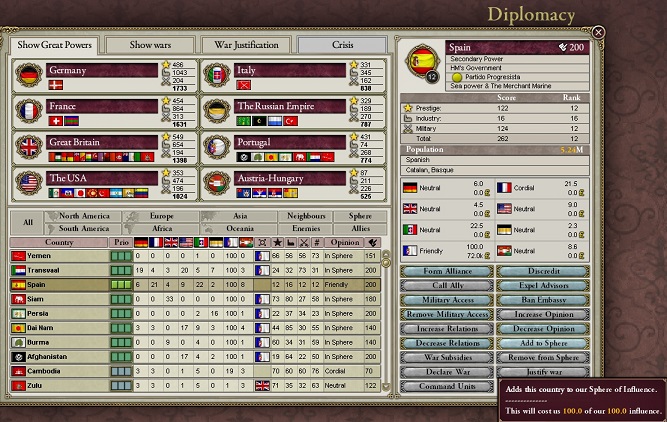667x422 pixels.
Task: Choose the Discredit action
Action: (x=543, y=271)
